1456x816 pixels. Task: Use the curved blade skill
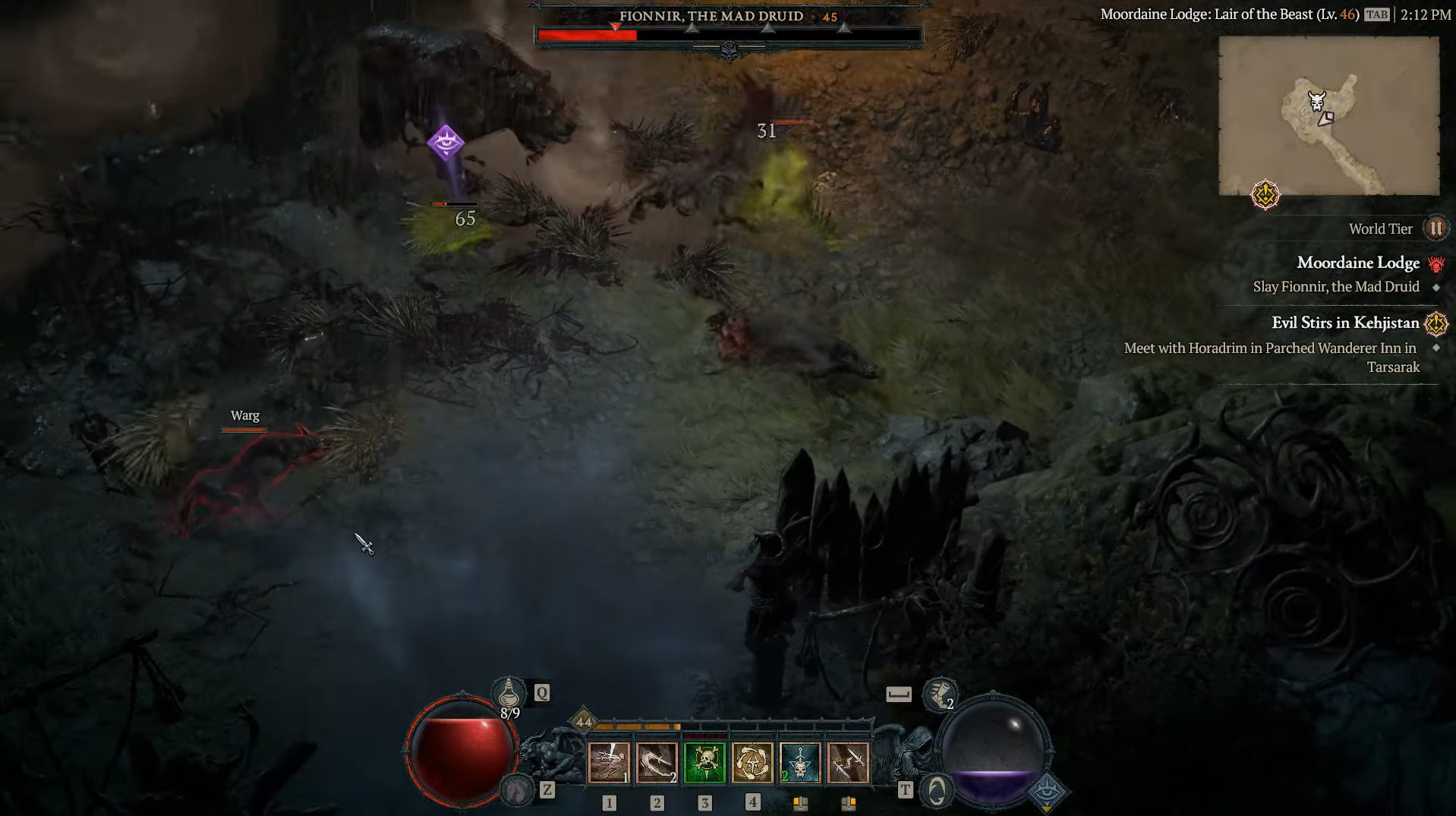(x=657, y=762)
